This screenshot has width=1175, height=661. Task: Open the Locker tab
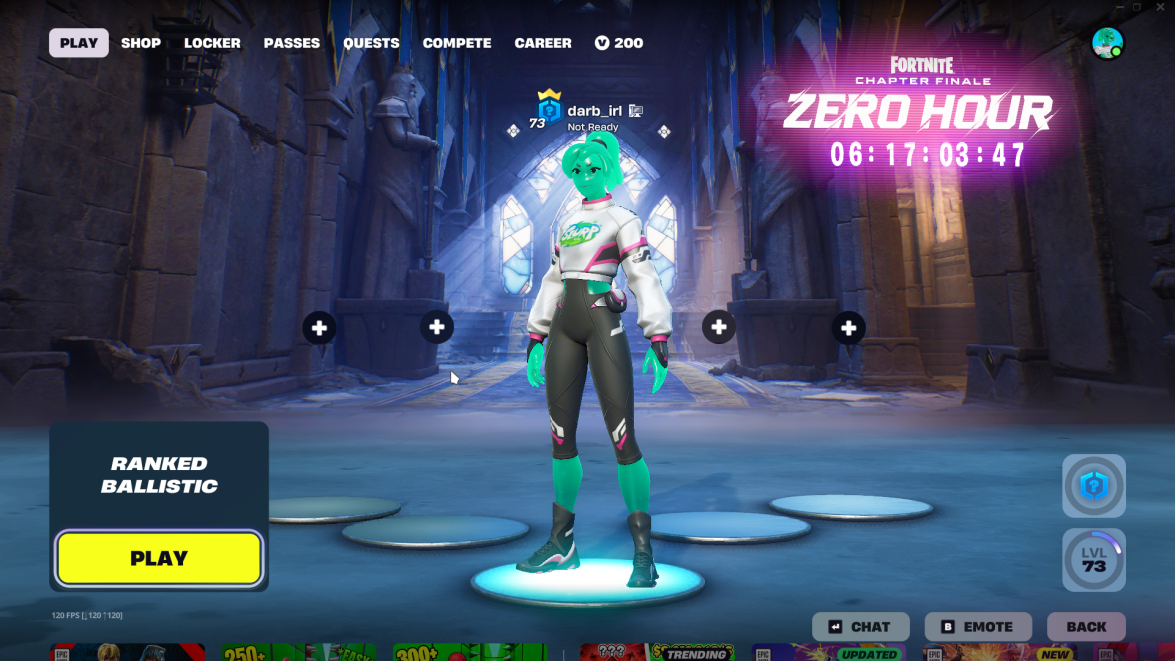(212, 43)
